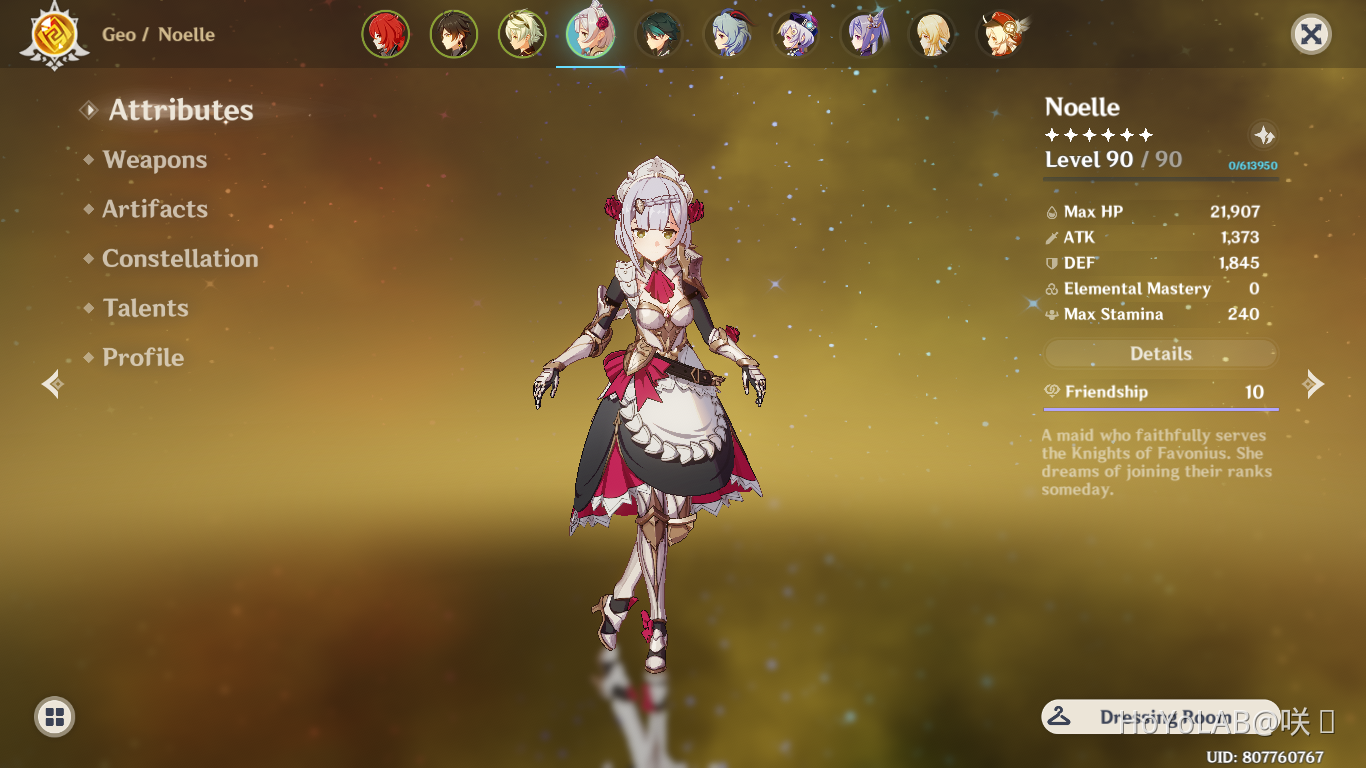Open the four-square grid menu button
This screenshot has height=768, width=1366.
pos(55,716)
